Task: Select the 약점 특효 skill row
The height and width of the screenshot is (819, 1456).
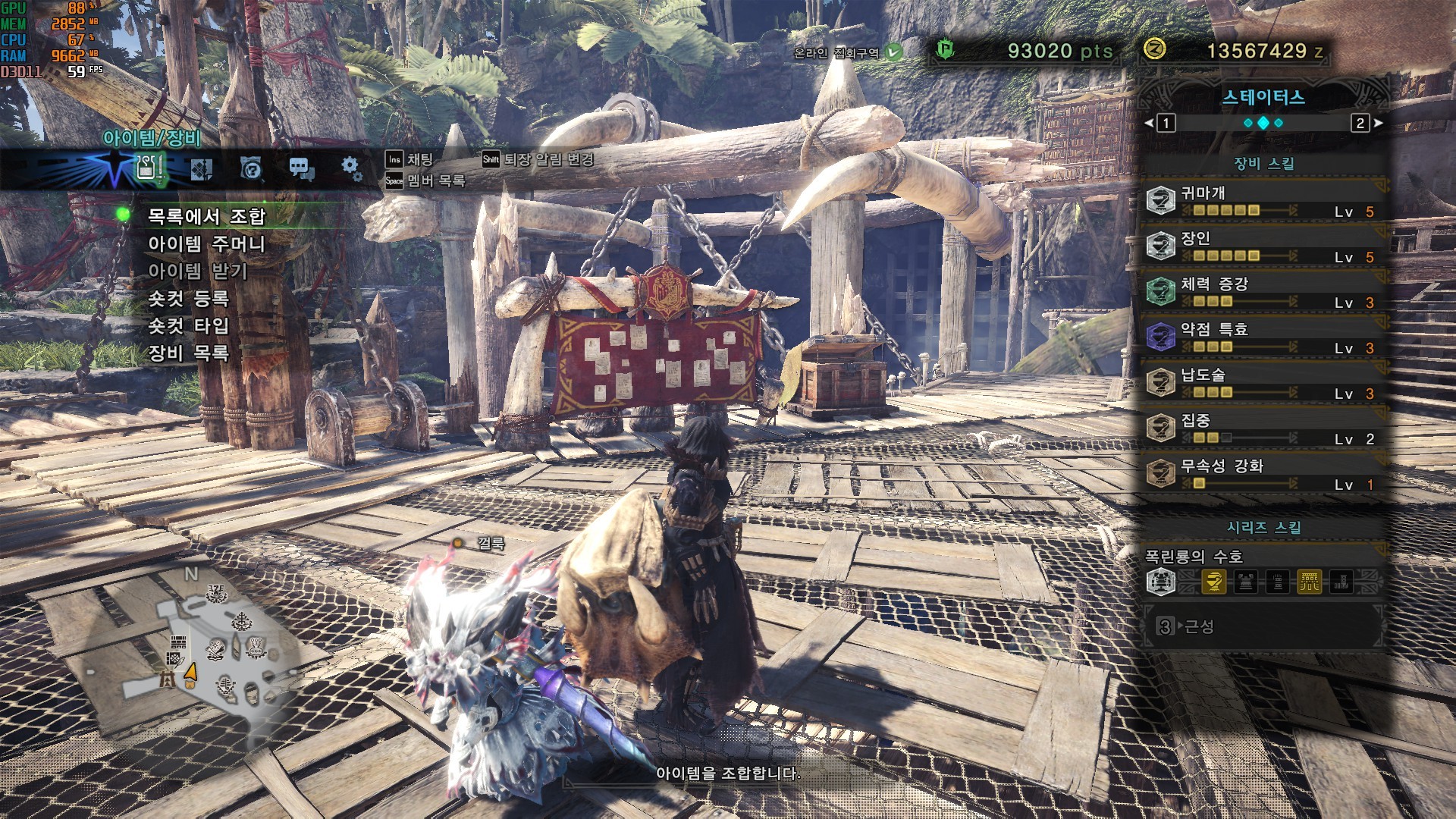Action: 1263,337
